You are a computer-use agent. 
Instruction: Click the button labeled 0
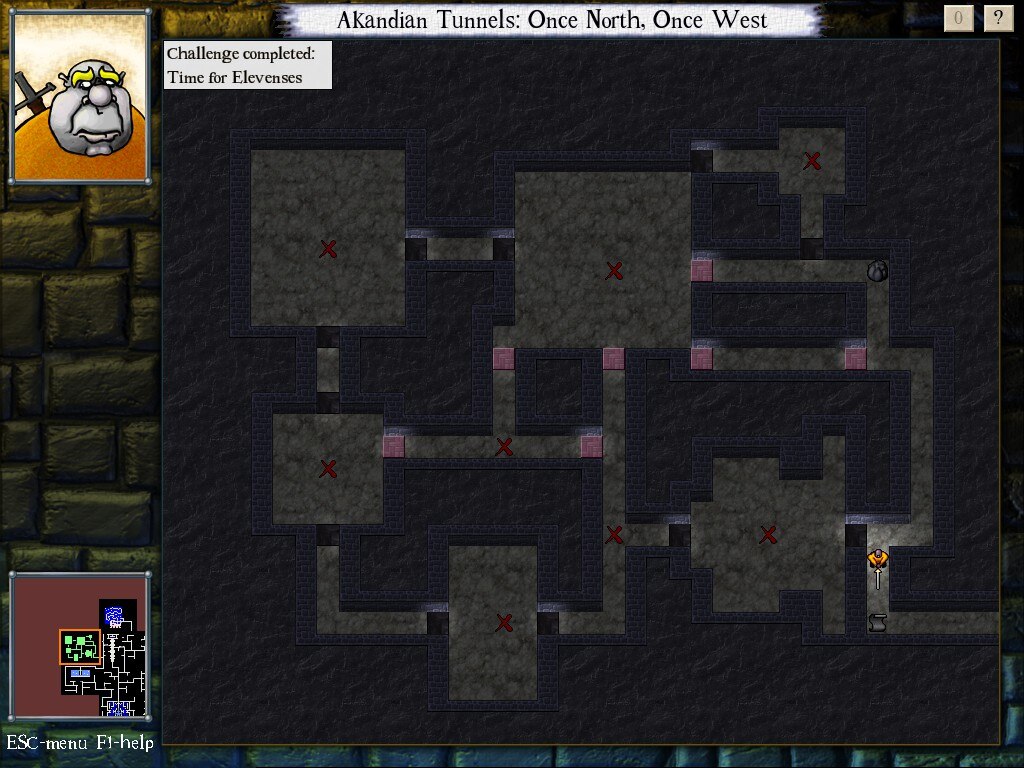958,18
